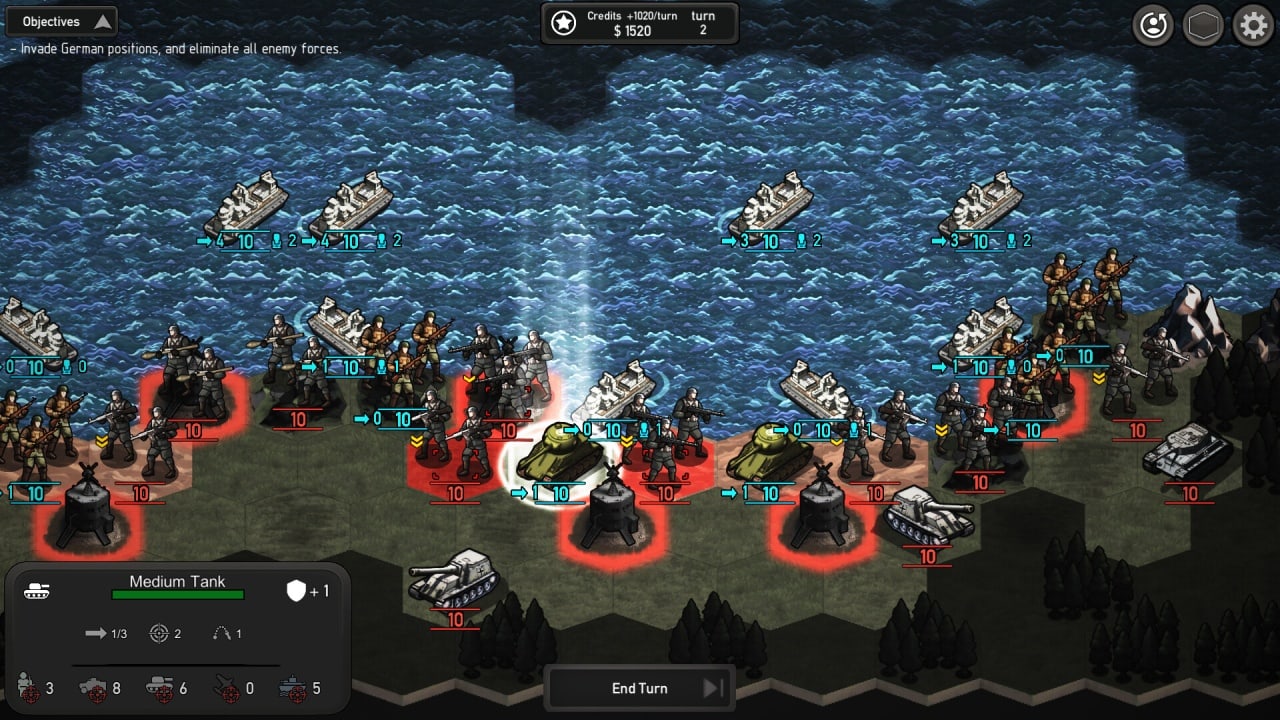
Task: Select the white-highlighted medium tank
Action: point(558,453)
